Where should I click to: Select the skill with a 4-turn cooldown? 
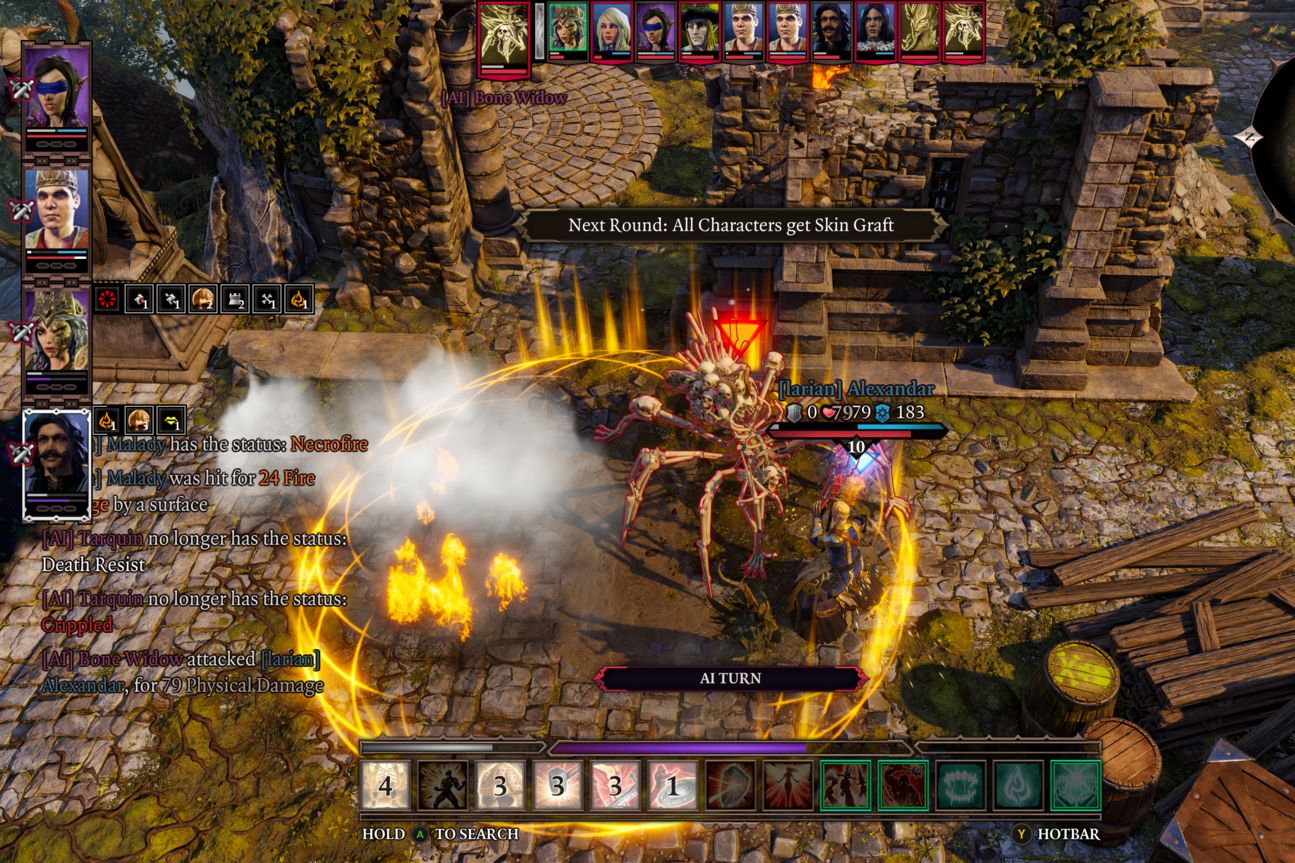pyautogui.click(x=385, y=785)
